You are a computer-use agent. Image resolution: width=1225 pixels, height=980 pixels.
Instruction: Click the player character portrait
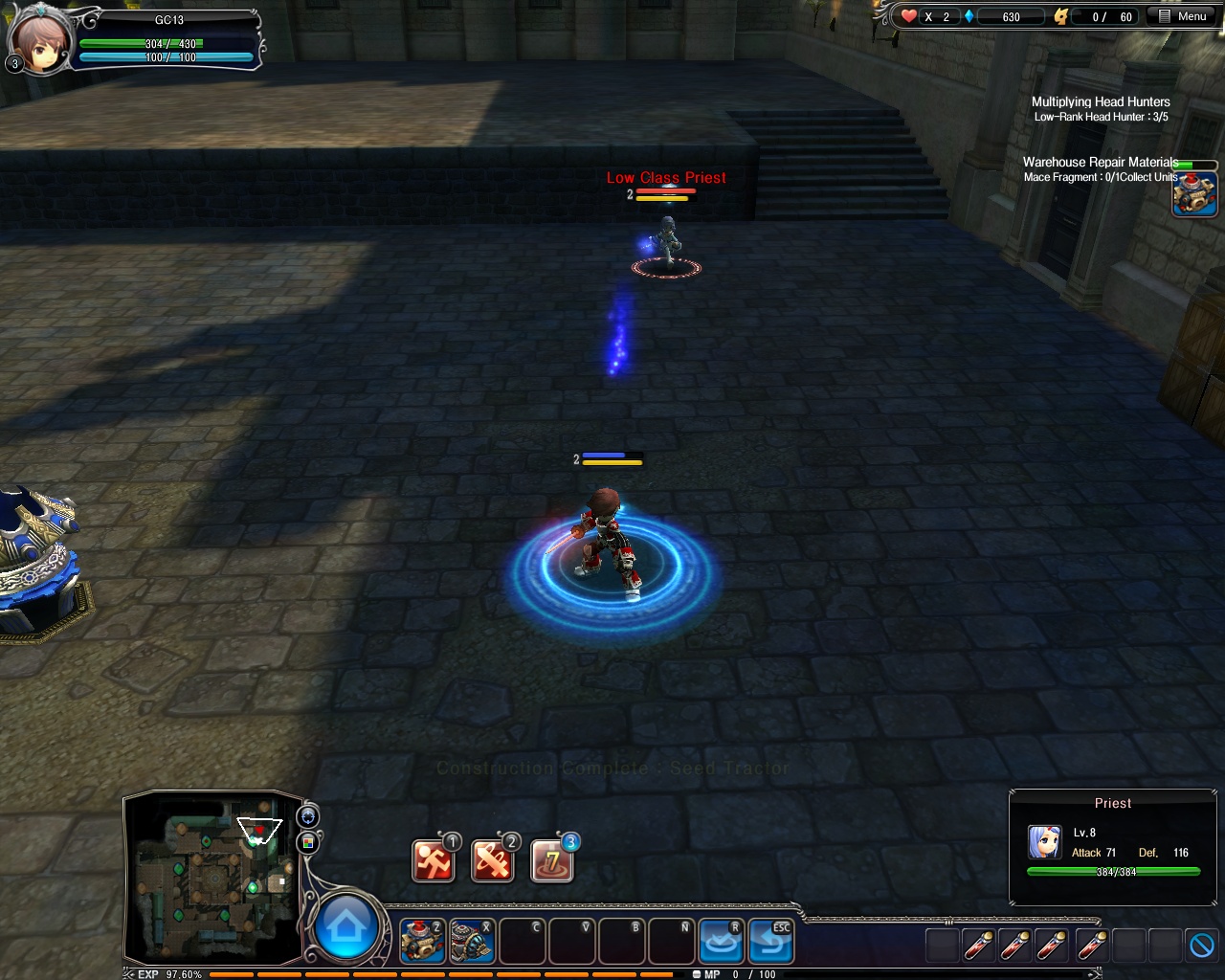pyautogui.click(x=40, y=40)
